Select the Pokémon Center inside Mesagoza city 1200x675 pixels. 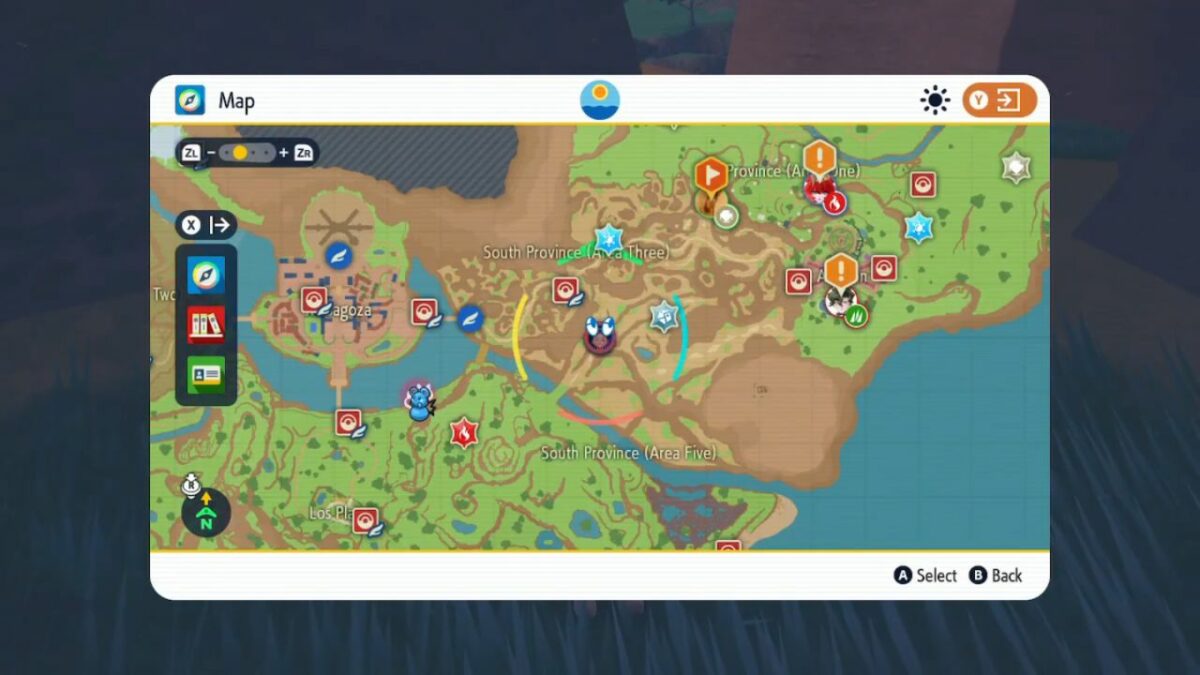314,301
